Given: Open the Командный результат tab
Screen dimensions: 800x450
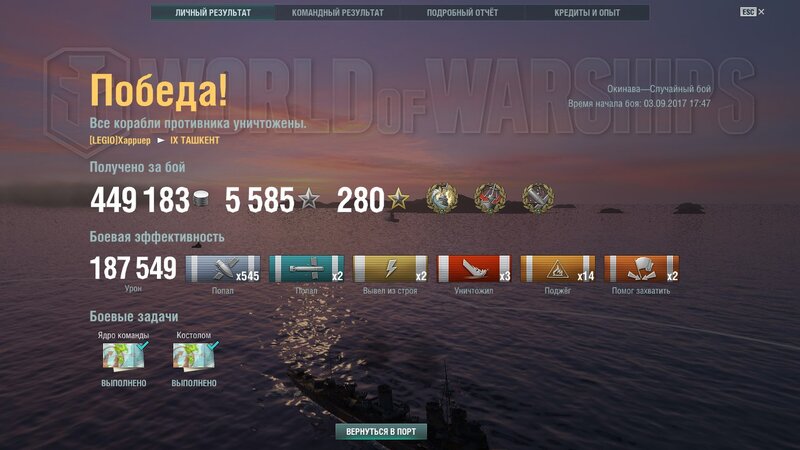Looking at the screenshot, I should pos(337,13).
